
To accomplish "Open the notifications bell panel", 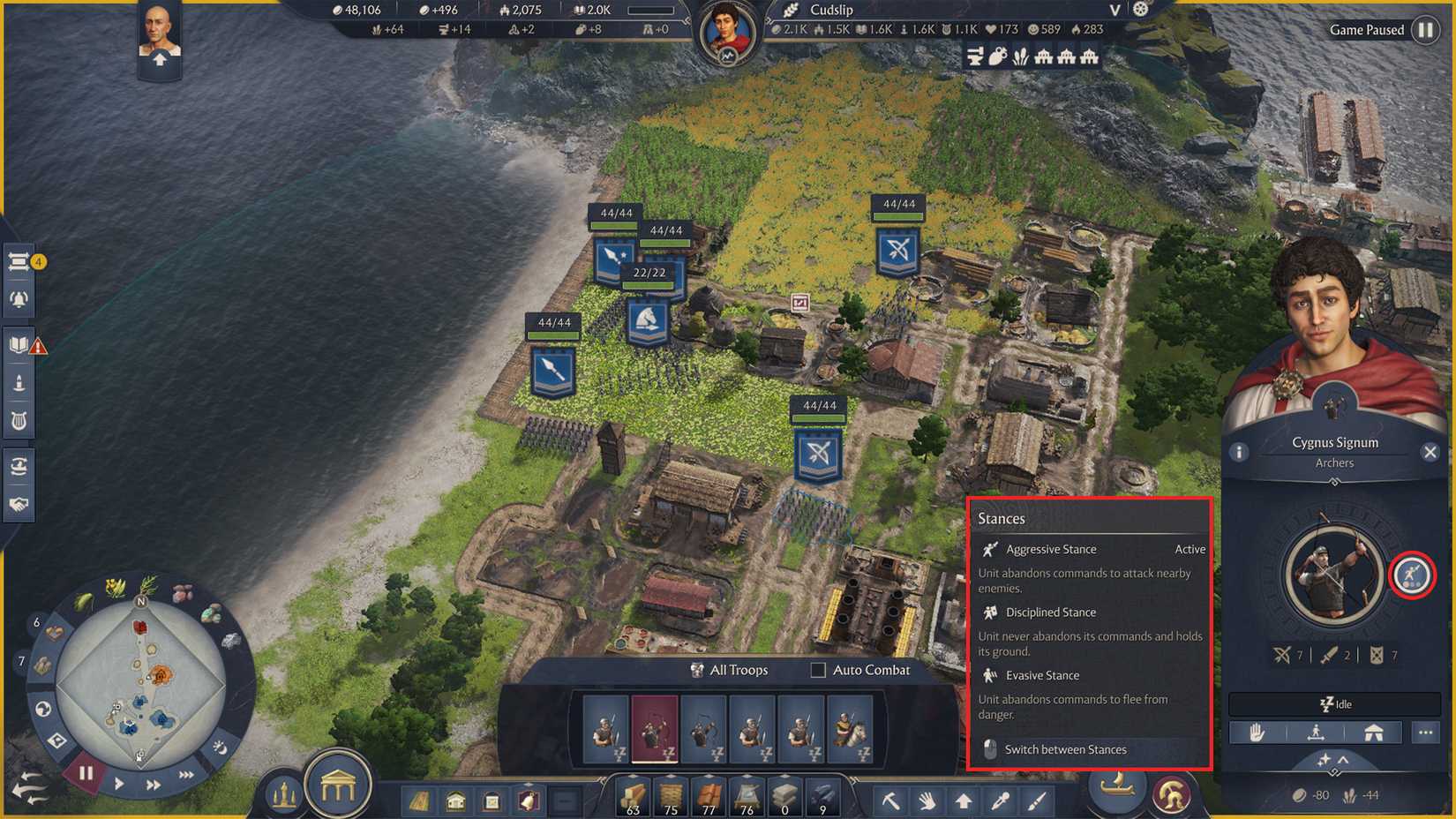I will pyautogui.click(x=19, y=298).
